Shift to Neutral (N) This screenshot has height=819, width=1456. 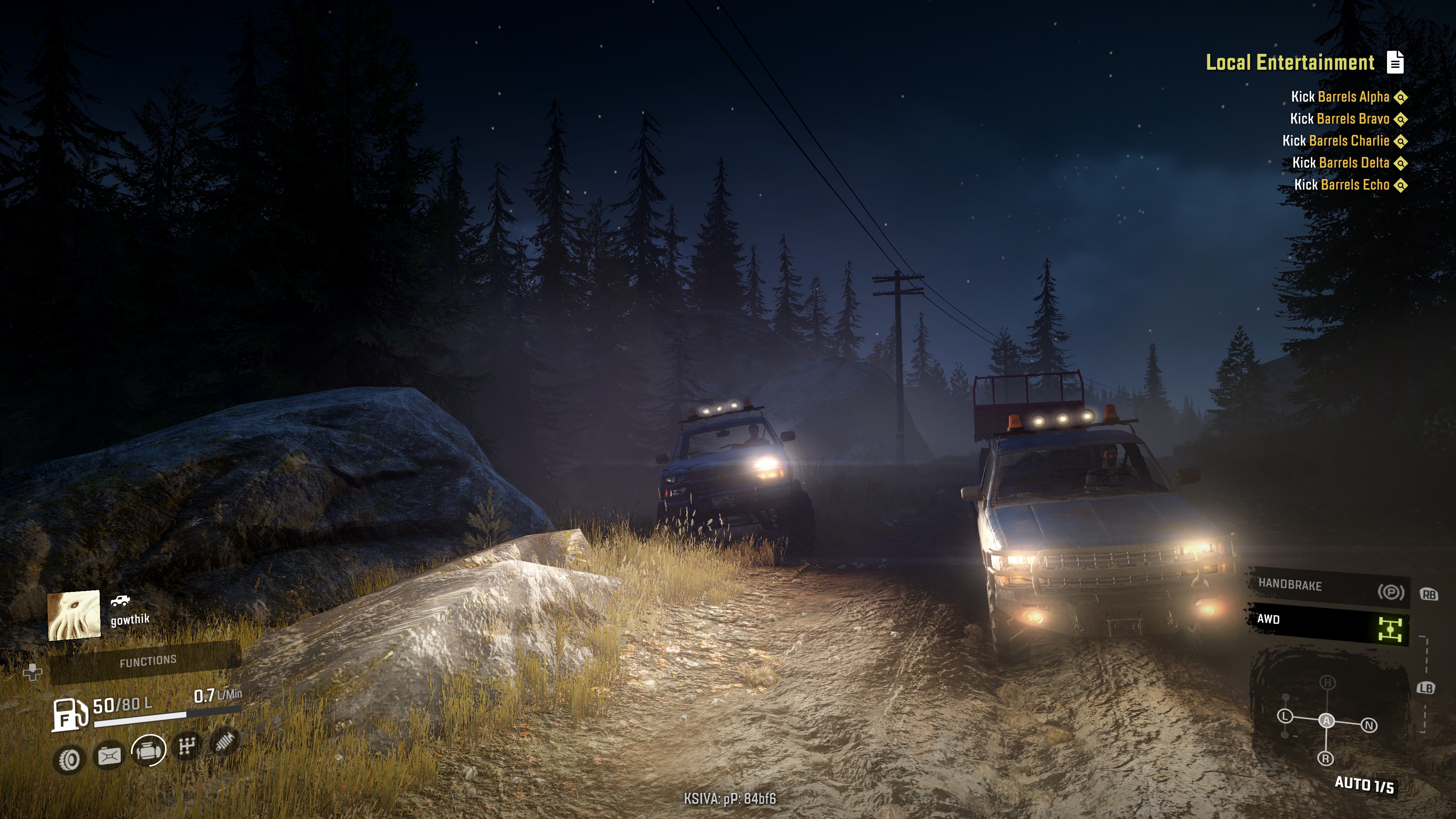(x=1369, y=725)
